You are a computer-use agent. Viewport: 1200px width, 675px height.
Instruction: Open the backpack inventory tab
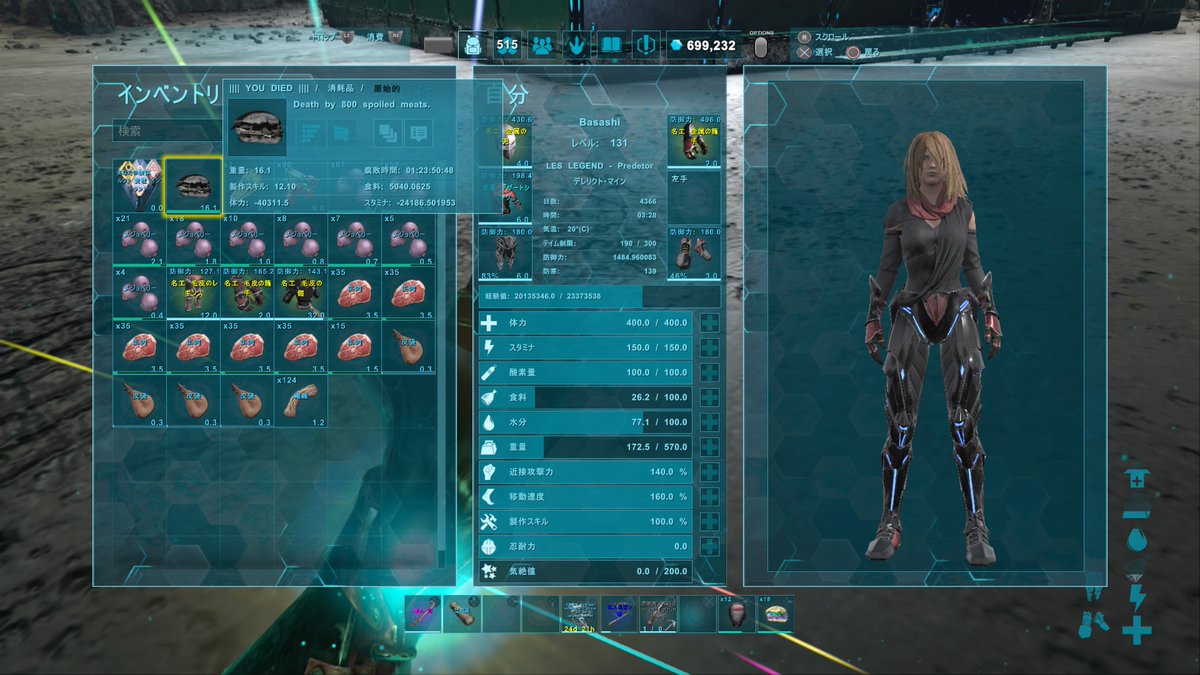click(473, 45)
